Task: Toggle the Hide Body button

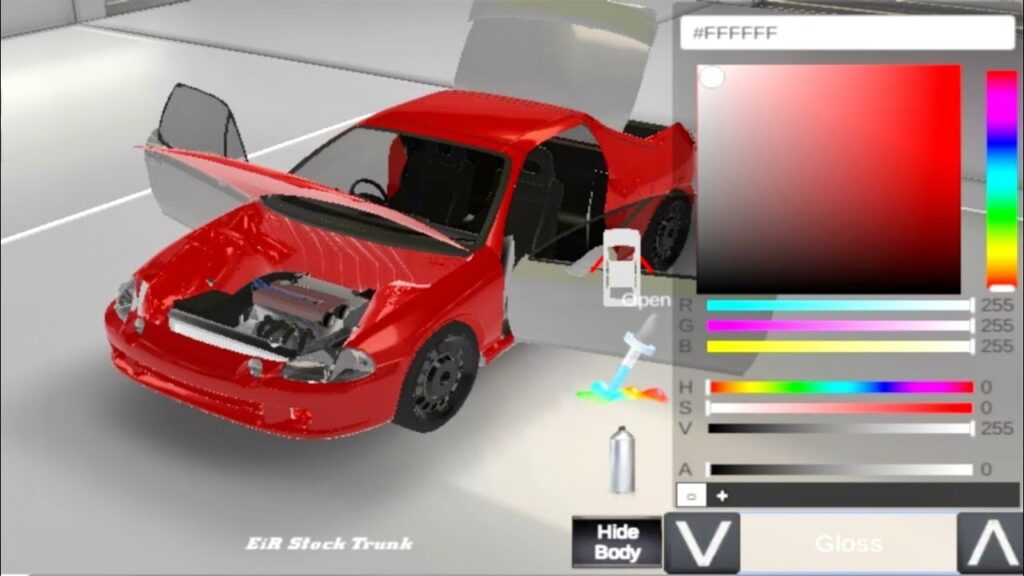Action: click(617, 542)
